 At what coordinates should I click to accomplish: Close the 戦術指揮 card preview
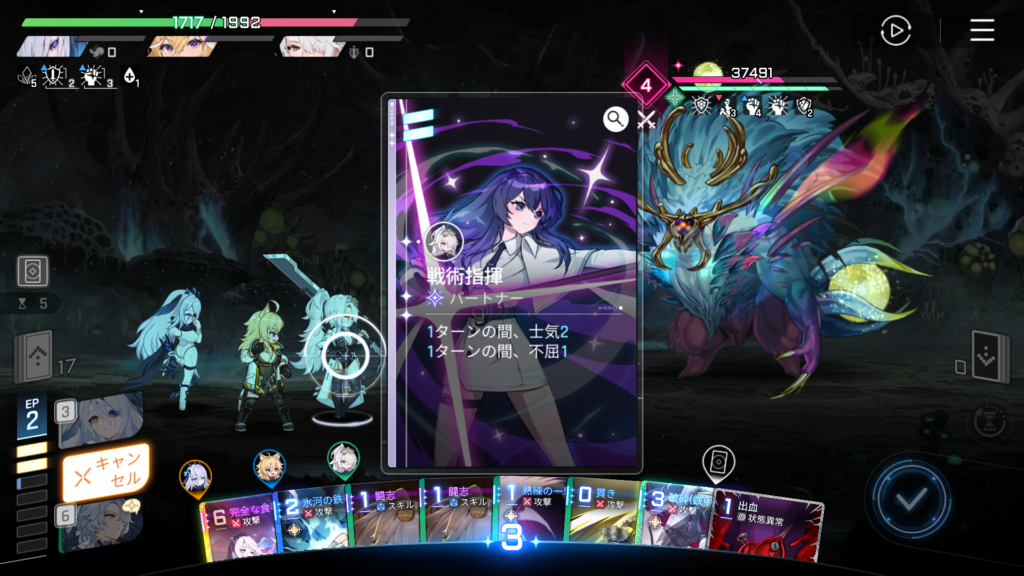pos(646,121)
